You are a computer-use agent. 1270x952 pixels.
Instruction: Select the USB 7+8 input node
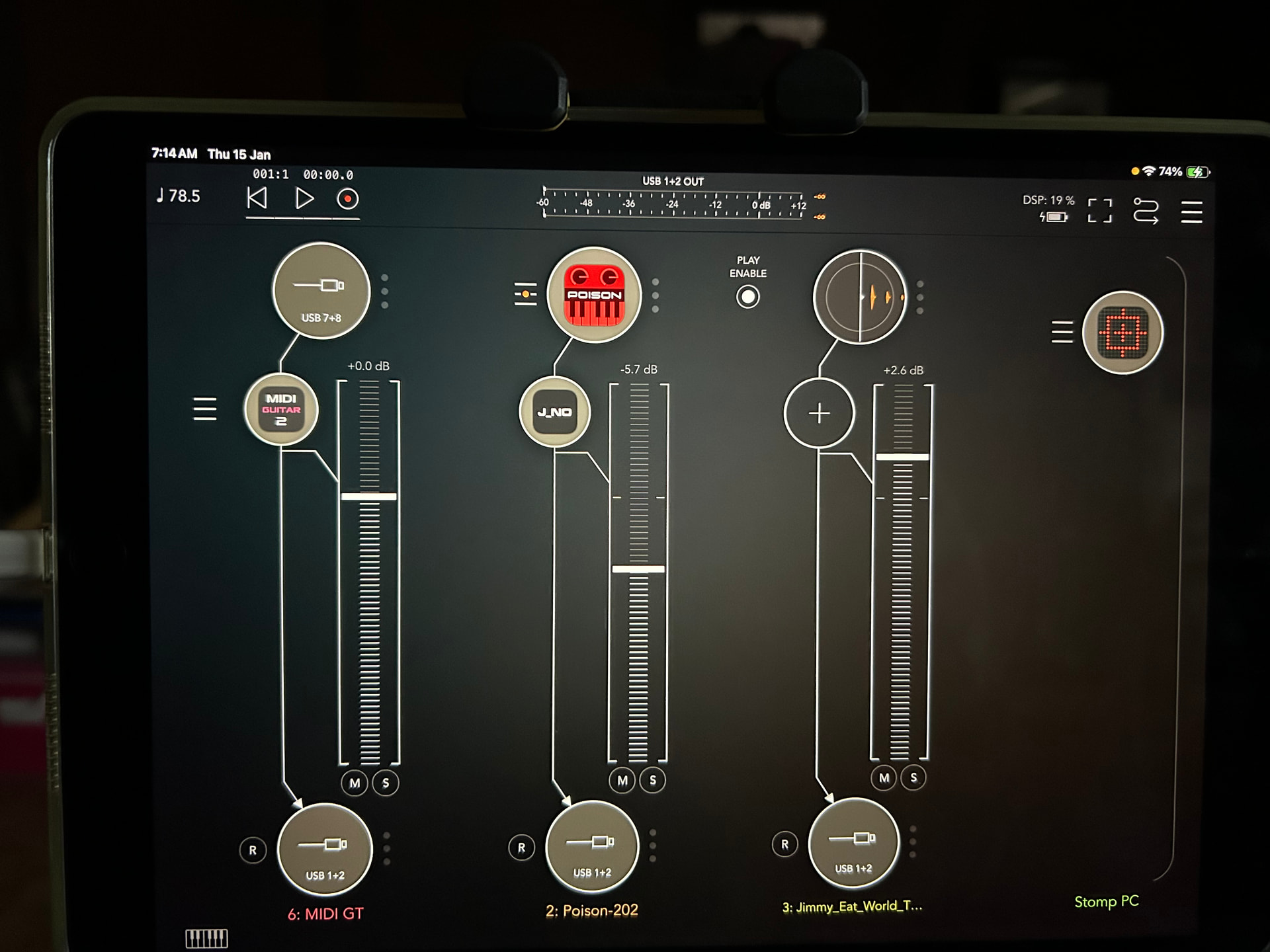click(x=321, y=291)
